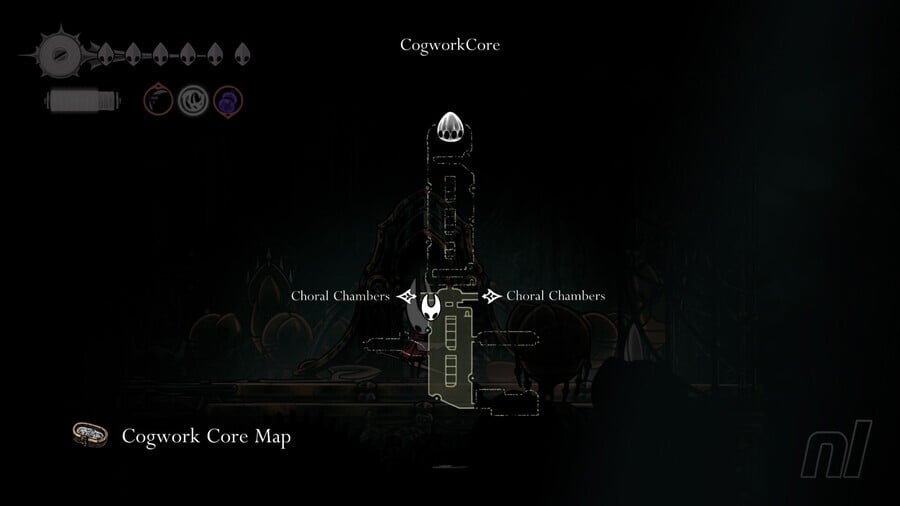
Task: Choose the right Choral Chambers exit arrow
Action: pyautogui.click(x=491, y=296)
